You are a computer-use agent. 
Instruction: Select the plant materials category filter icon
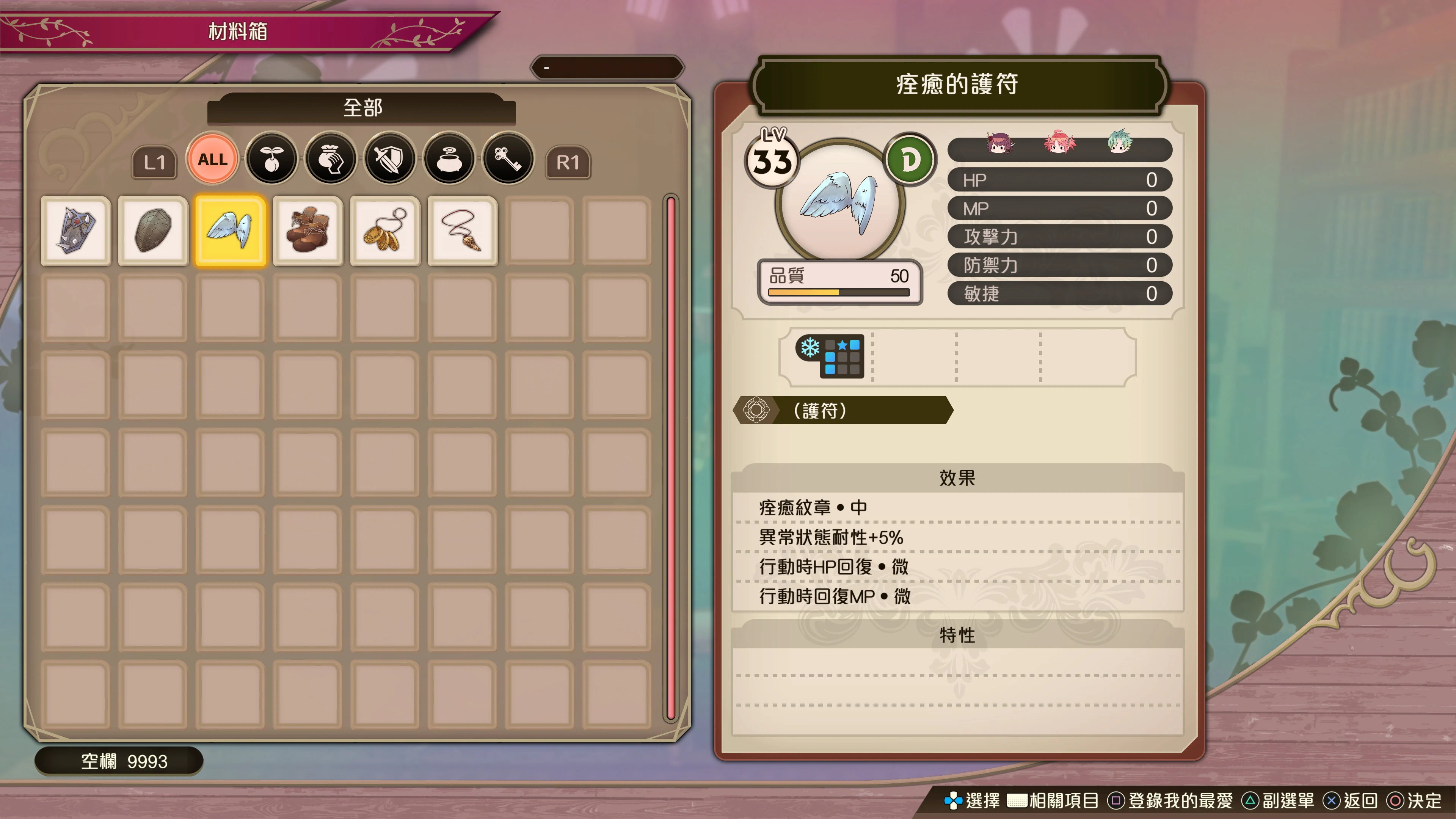(x=271, y=159)
